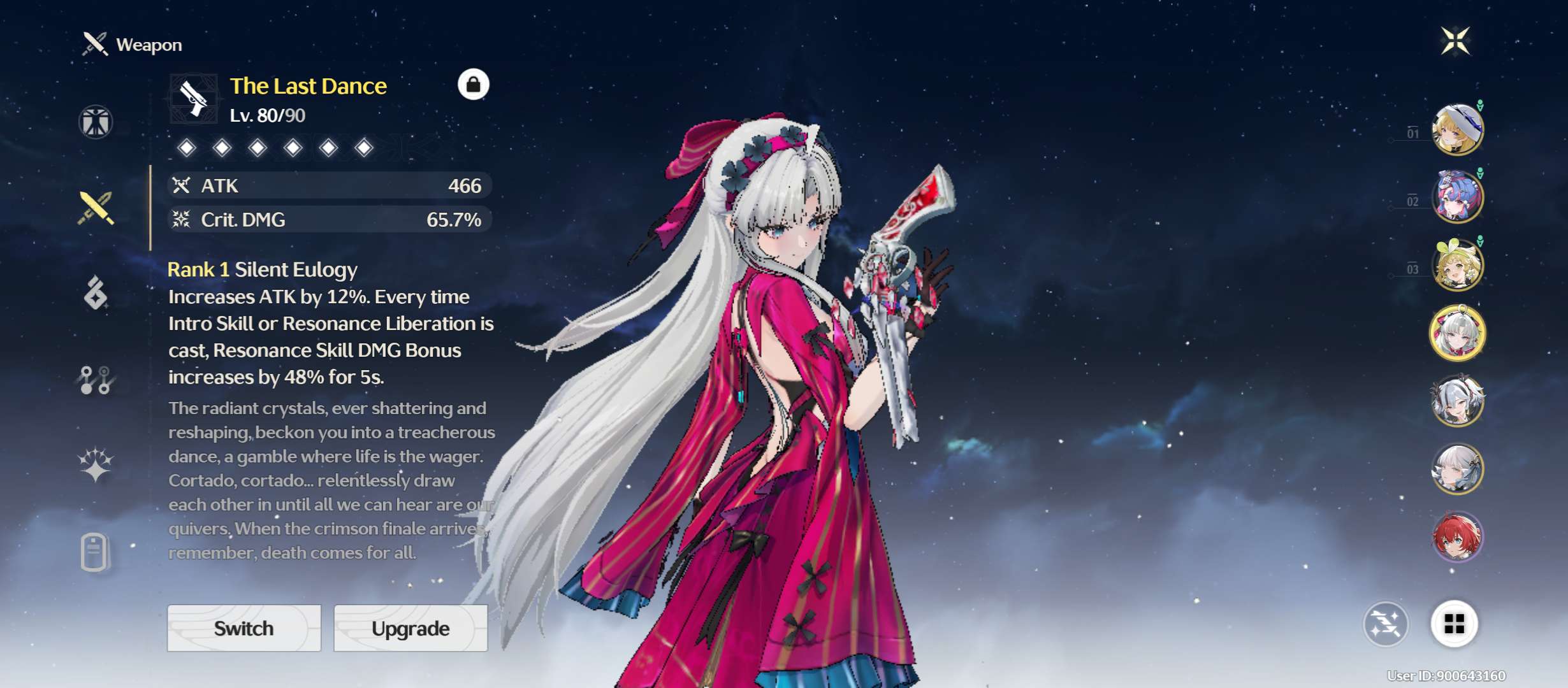Toggle the weapon lock icon
This screenshot has width=1568, height=688.
point(474,85)
